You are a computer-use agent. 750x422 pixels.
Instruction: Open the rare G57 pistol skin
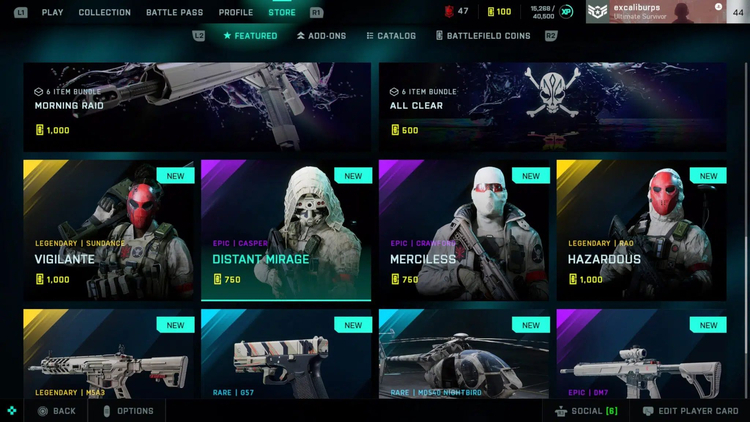coord(286,354)
